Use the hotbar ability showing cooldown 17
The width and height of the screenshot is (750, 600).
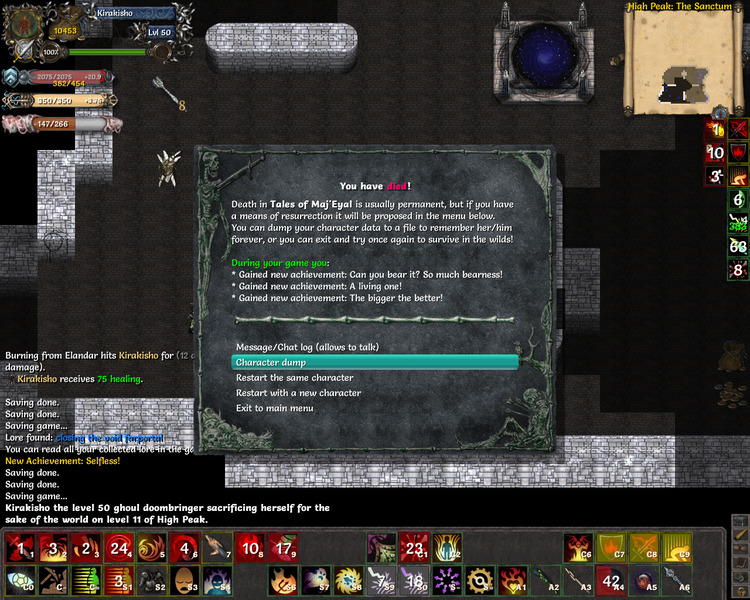pyautogui.click(x=284, y=547)
